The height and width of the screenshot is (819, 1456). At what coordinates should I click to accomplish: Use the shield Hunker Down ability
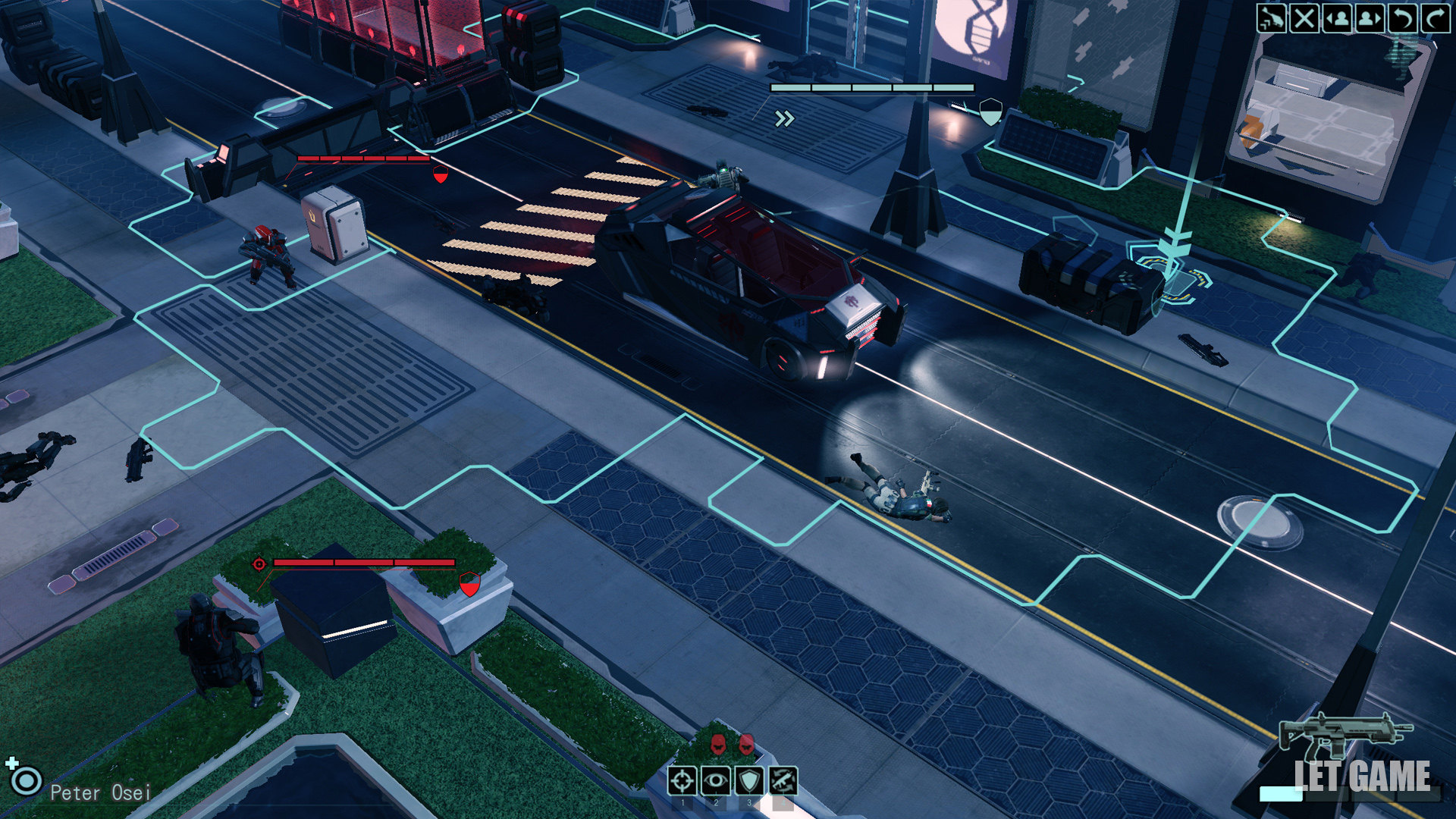coord(750,780)
